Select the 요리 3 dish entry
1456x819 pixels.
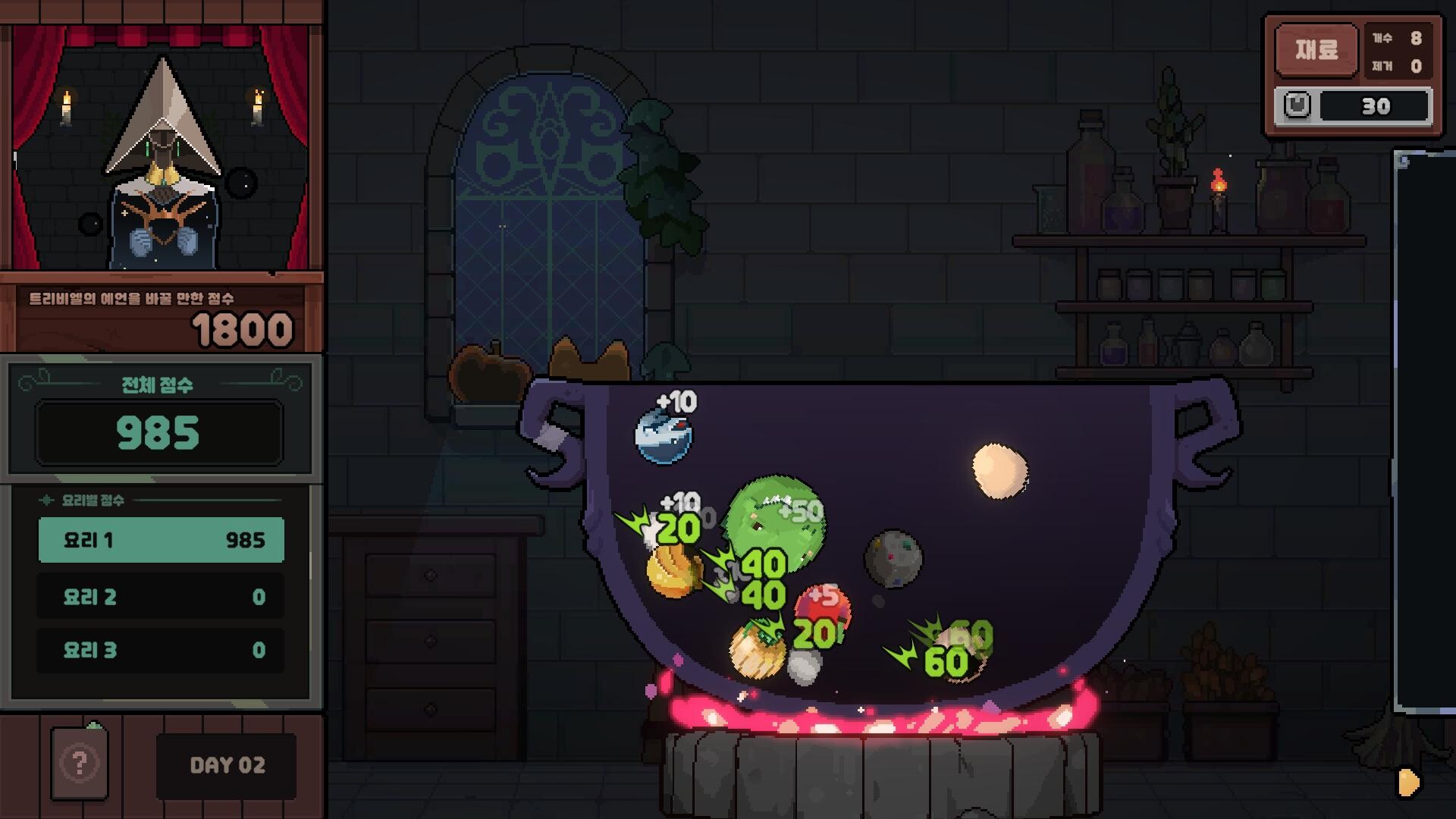click(161, 650)
